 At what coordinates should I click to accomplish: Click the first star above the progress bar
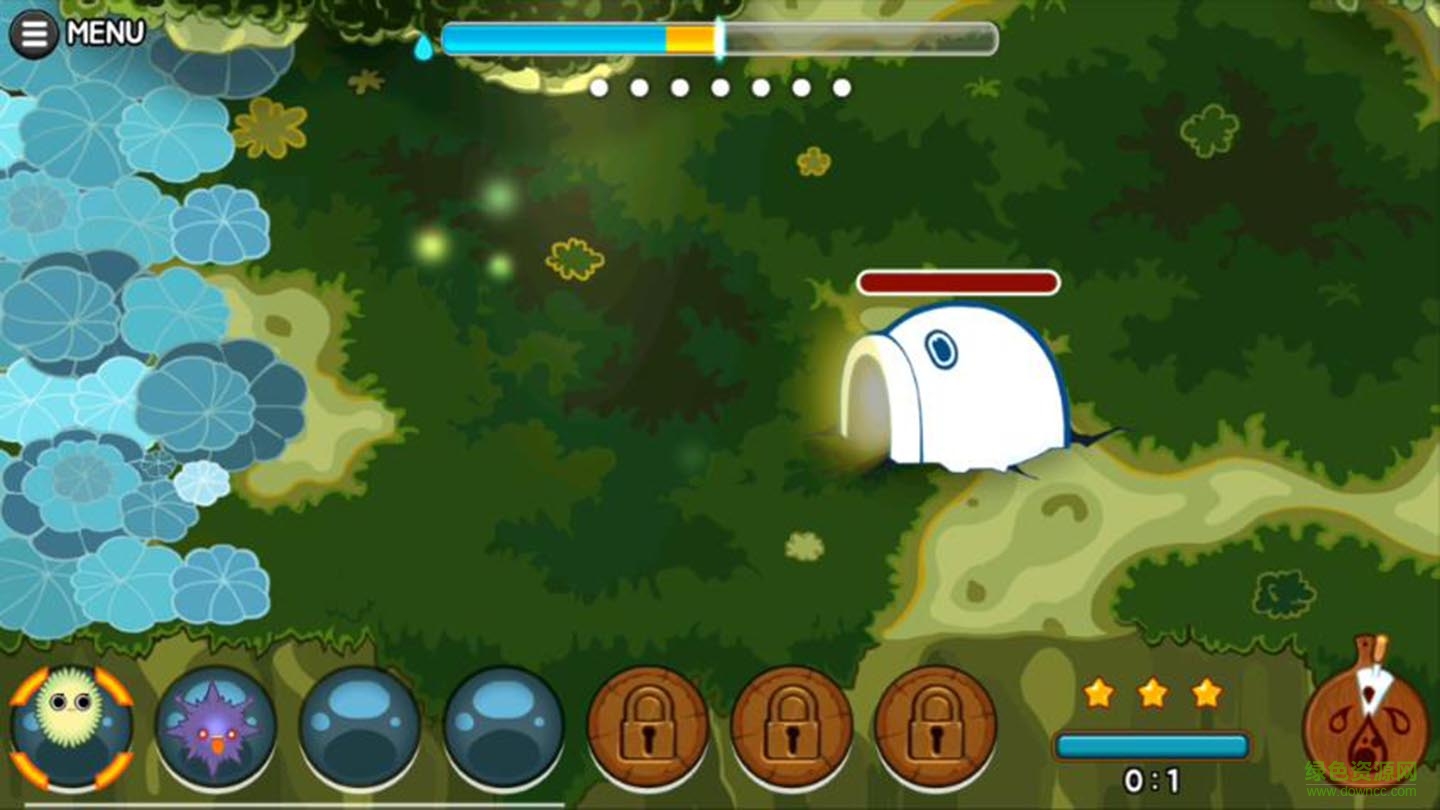pyautogui.click(x=1097, y=692)
